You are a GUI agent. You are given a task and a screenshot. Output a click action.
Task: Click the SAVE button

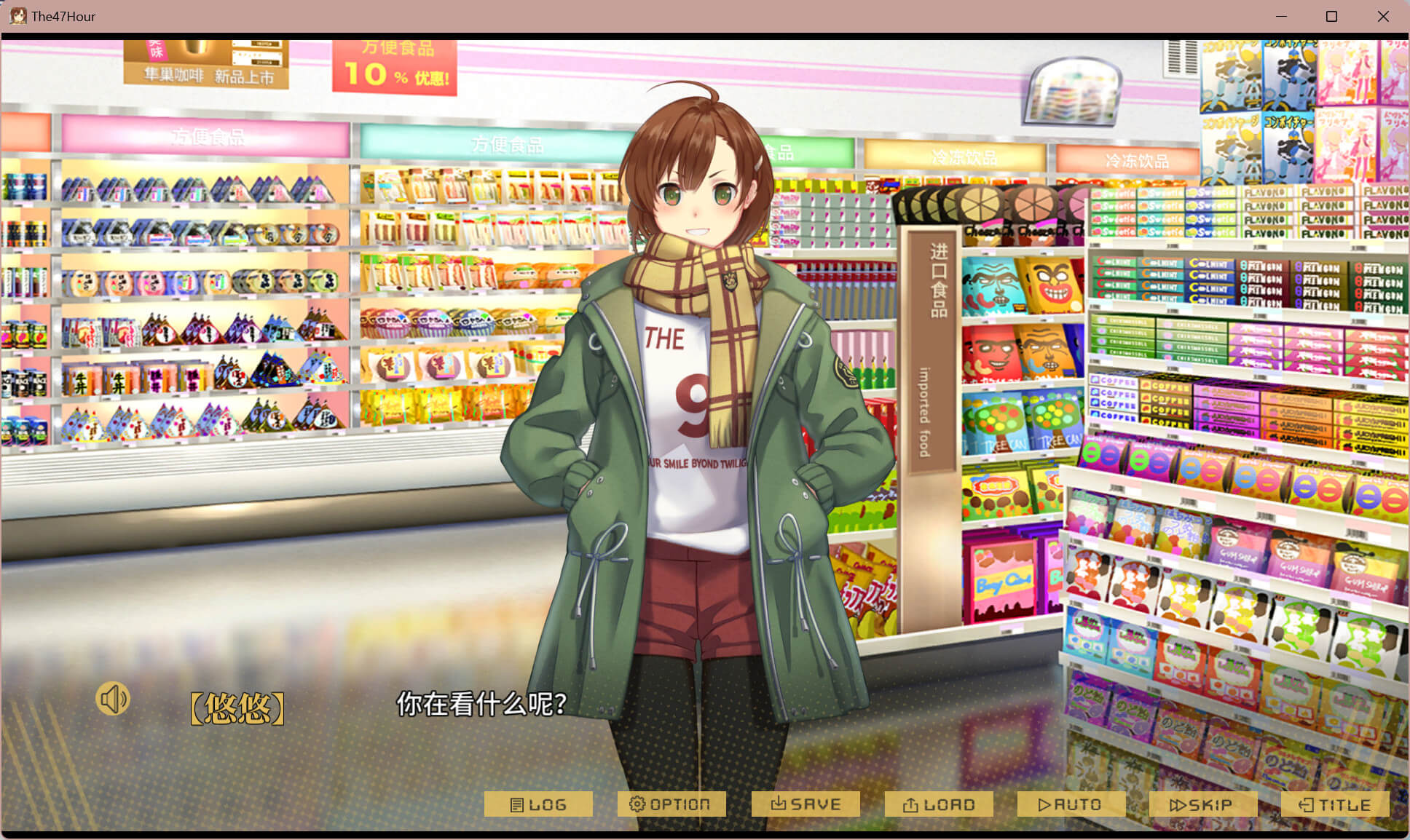(x=806, y=804)
